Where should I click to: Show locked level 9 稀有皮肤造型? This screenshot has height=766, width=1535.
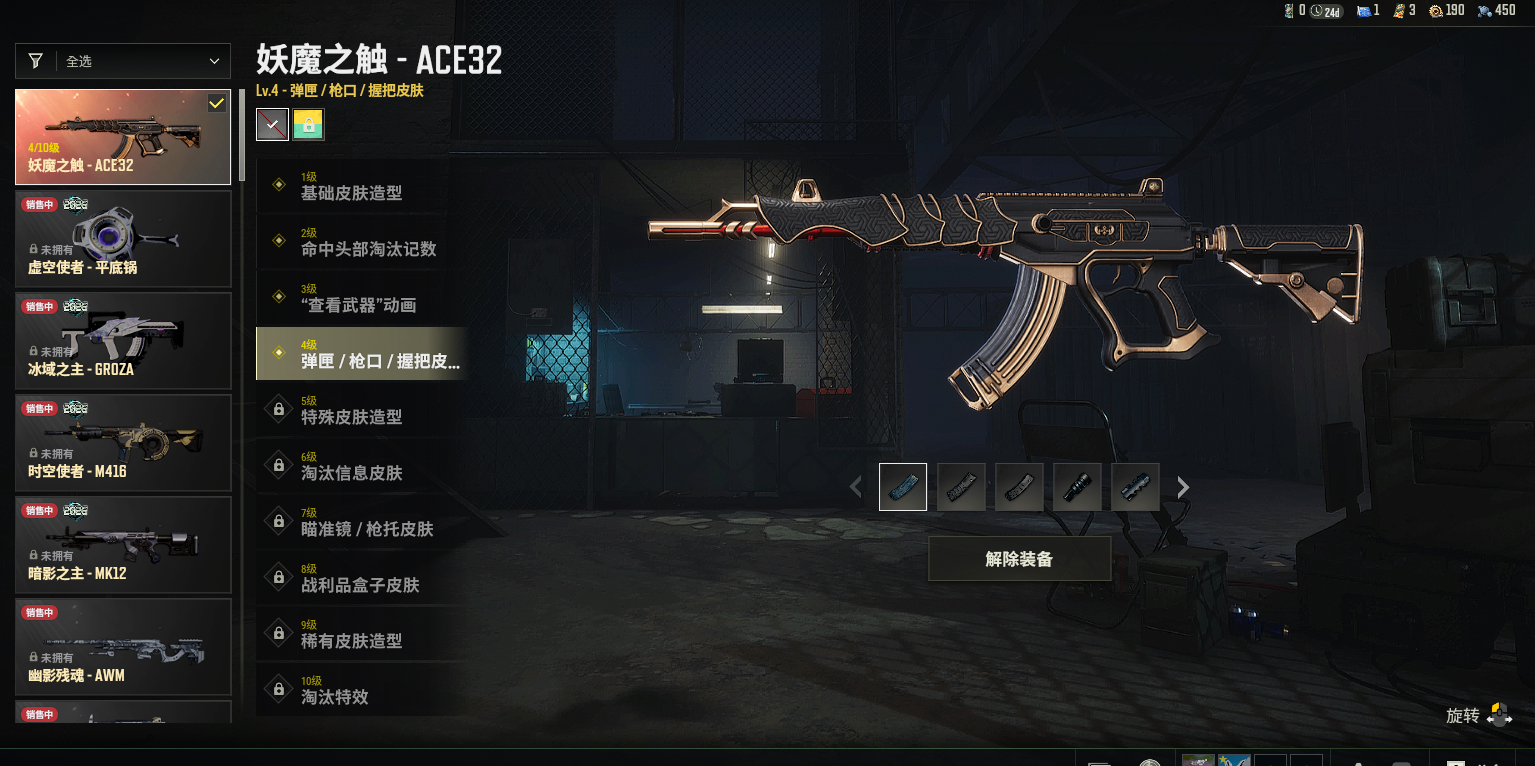[362, 634]
